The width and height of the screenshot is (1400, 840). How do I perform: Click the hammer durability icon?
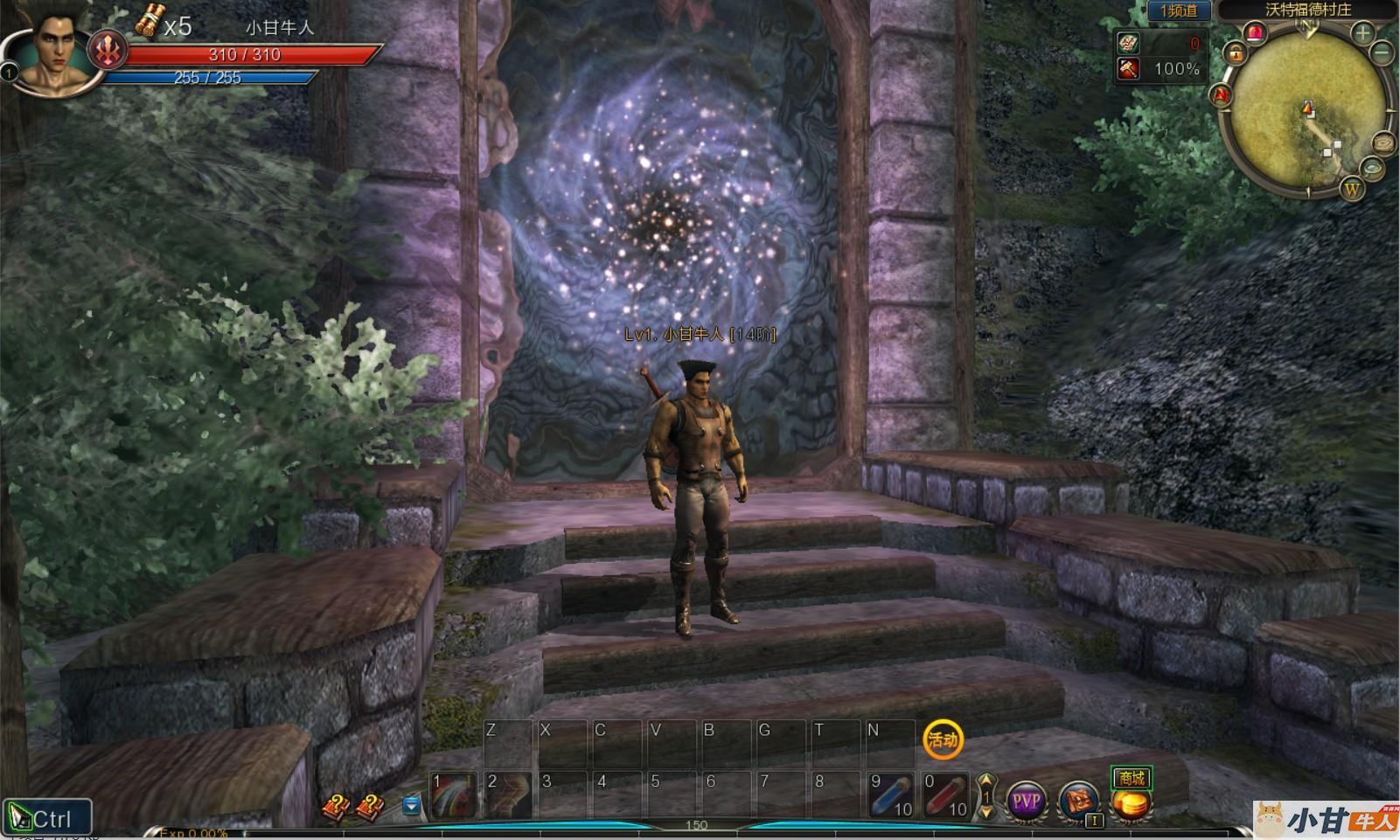[1129, 68]
